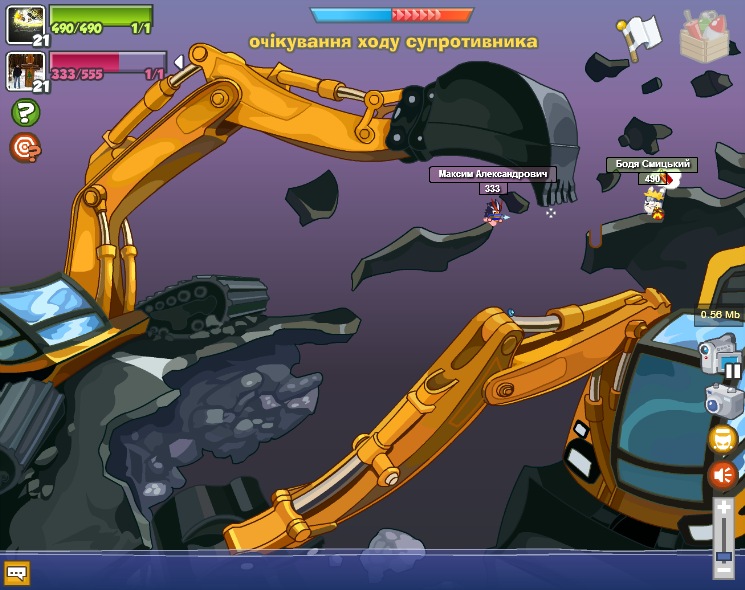Open the chat with the speech bubble
The height and width of the screenshot is (590, 745).
(x=17, y=573)
